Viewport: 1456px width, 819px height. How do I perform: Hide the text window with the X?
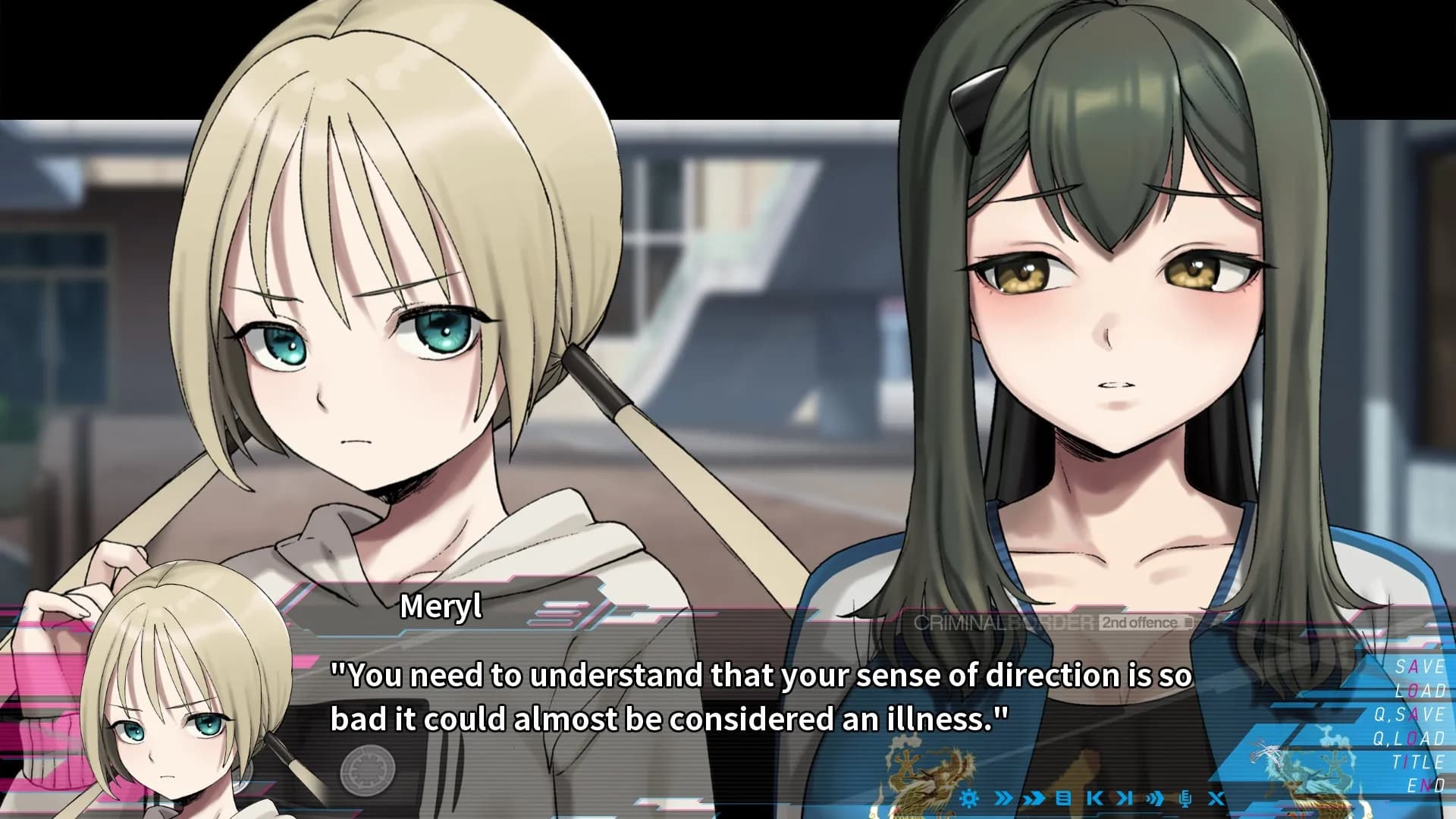1216,798
